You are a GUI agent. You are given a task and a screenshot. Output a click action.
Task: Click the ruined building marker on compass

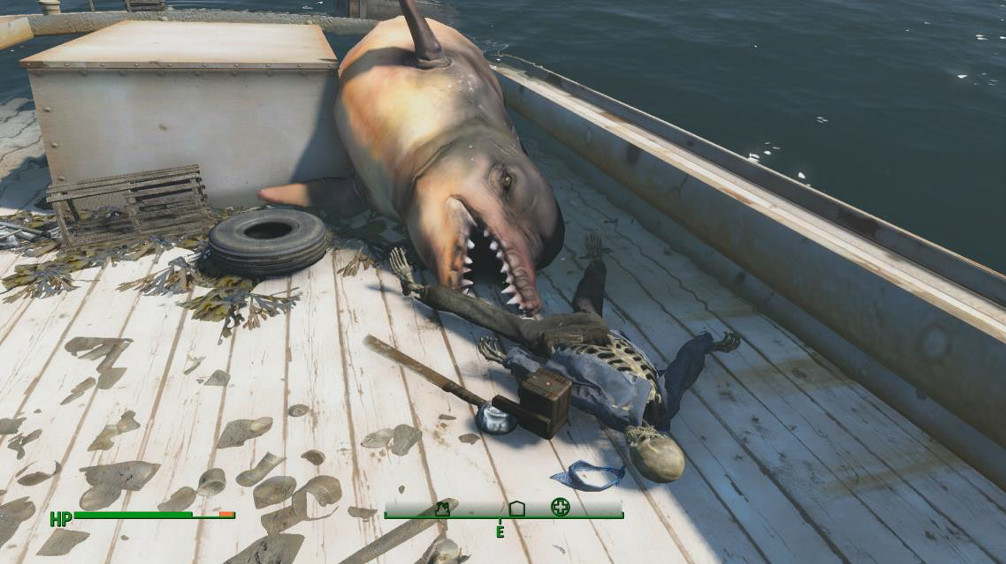pyautogui.click(x=441, y=508)
